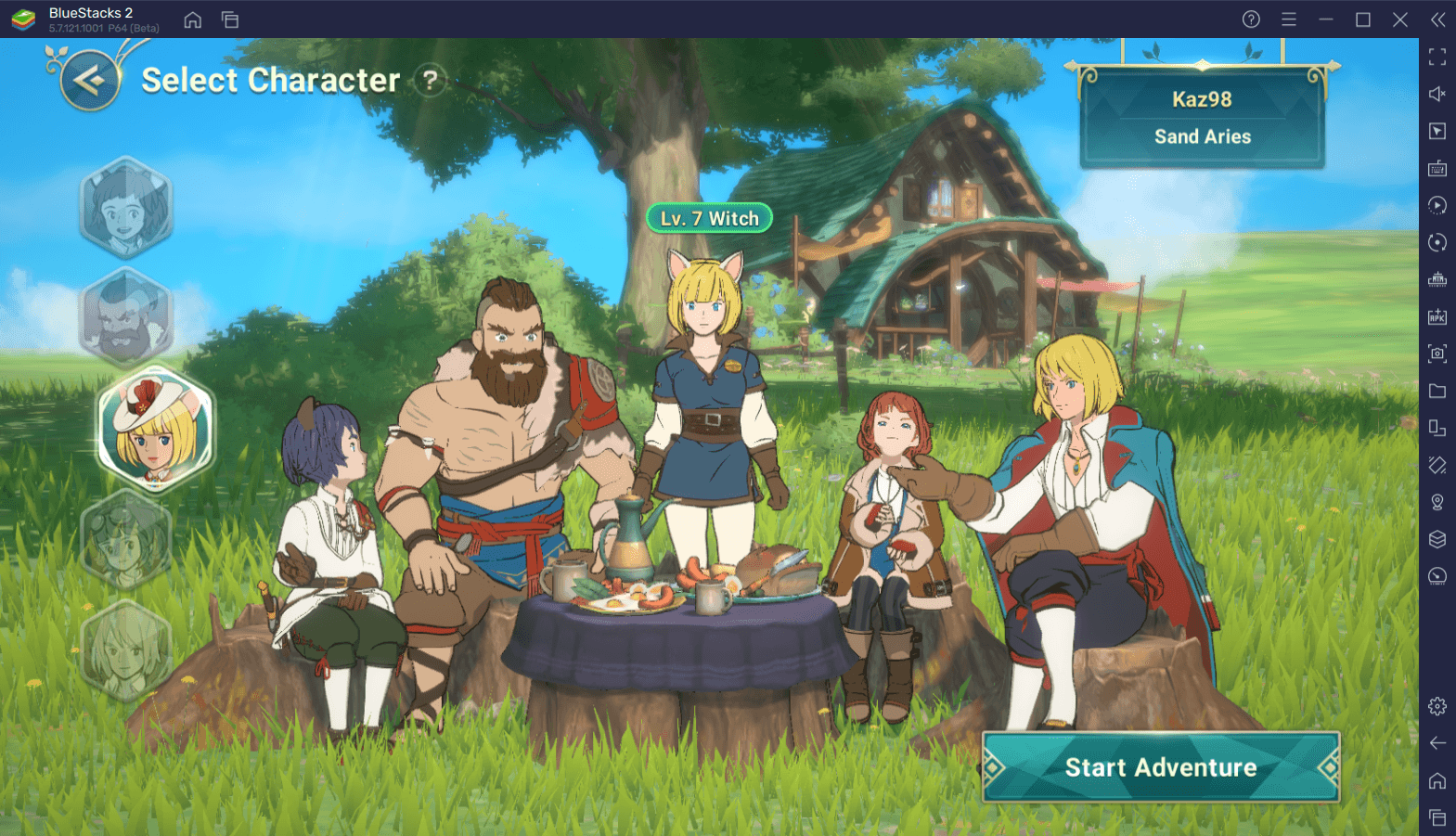This screenshot has height=836, width=1456.
Task: Open the APK installer
Action: coord(1437,316)
